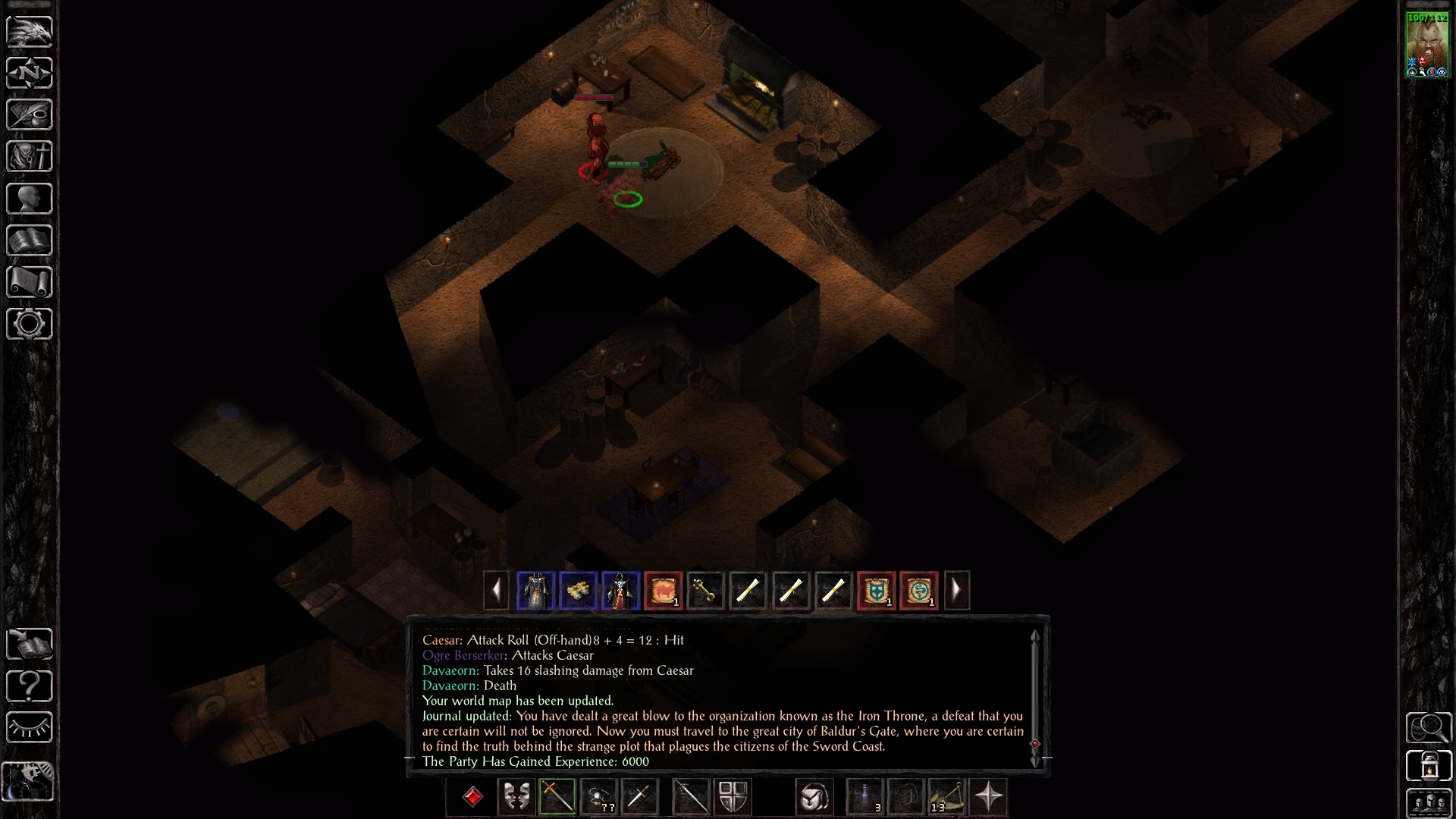Activate the shield guard action
1456x819 pixels.
click(733, 797)
